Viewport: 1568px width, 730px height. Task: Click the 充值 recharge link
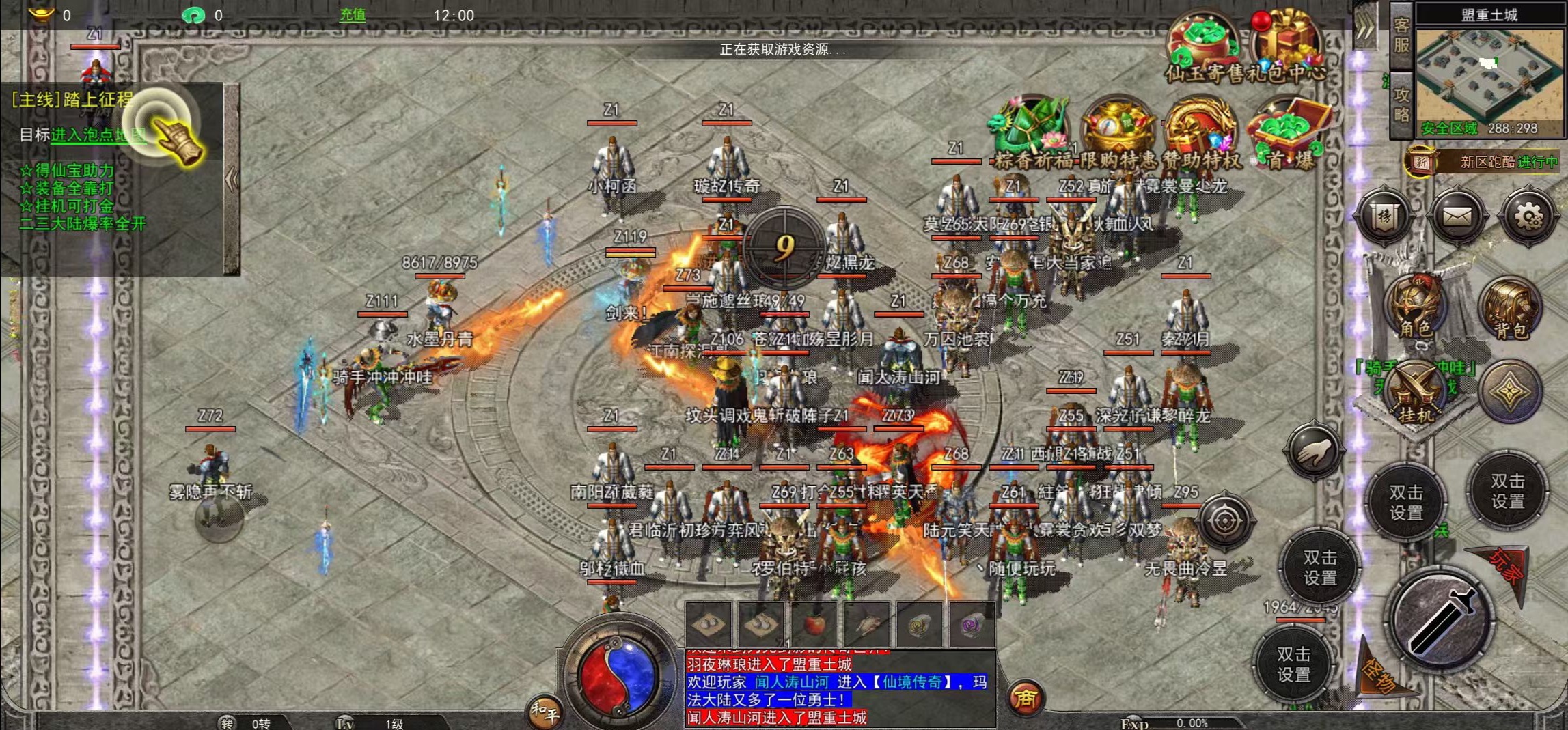tap(353, 15)
